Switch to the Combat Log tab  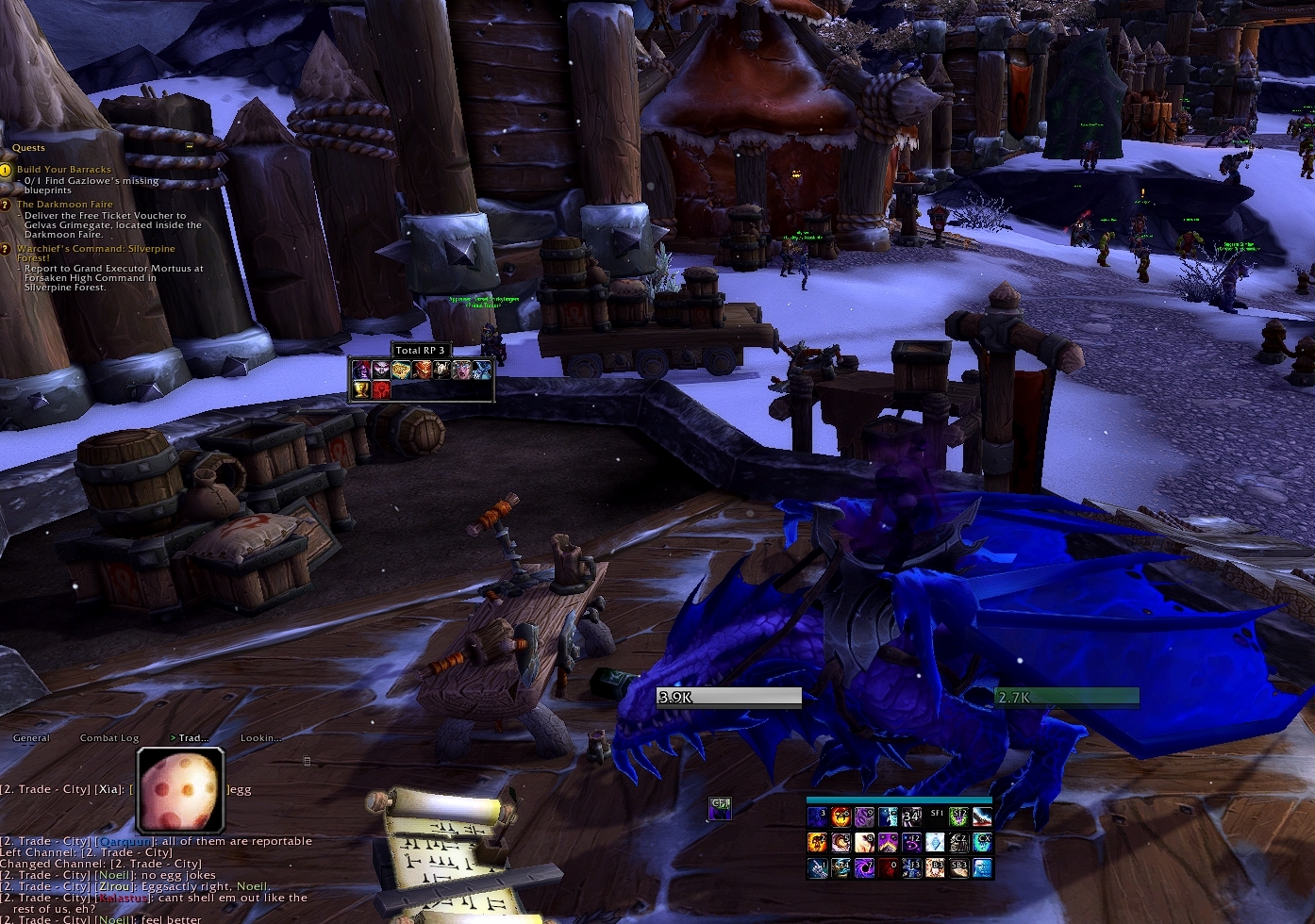pos(108,738)
